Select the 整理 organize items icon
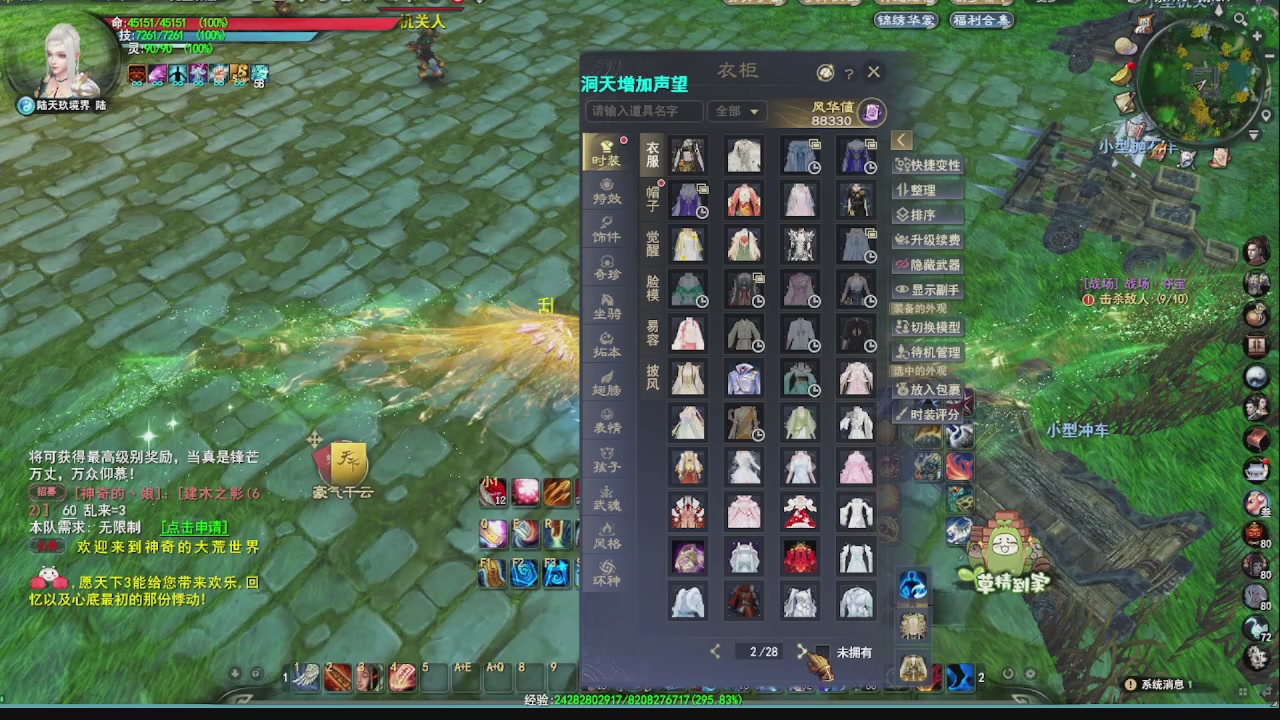1280x720 pixels. [925, 190]
